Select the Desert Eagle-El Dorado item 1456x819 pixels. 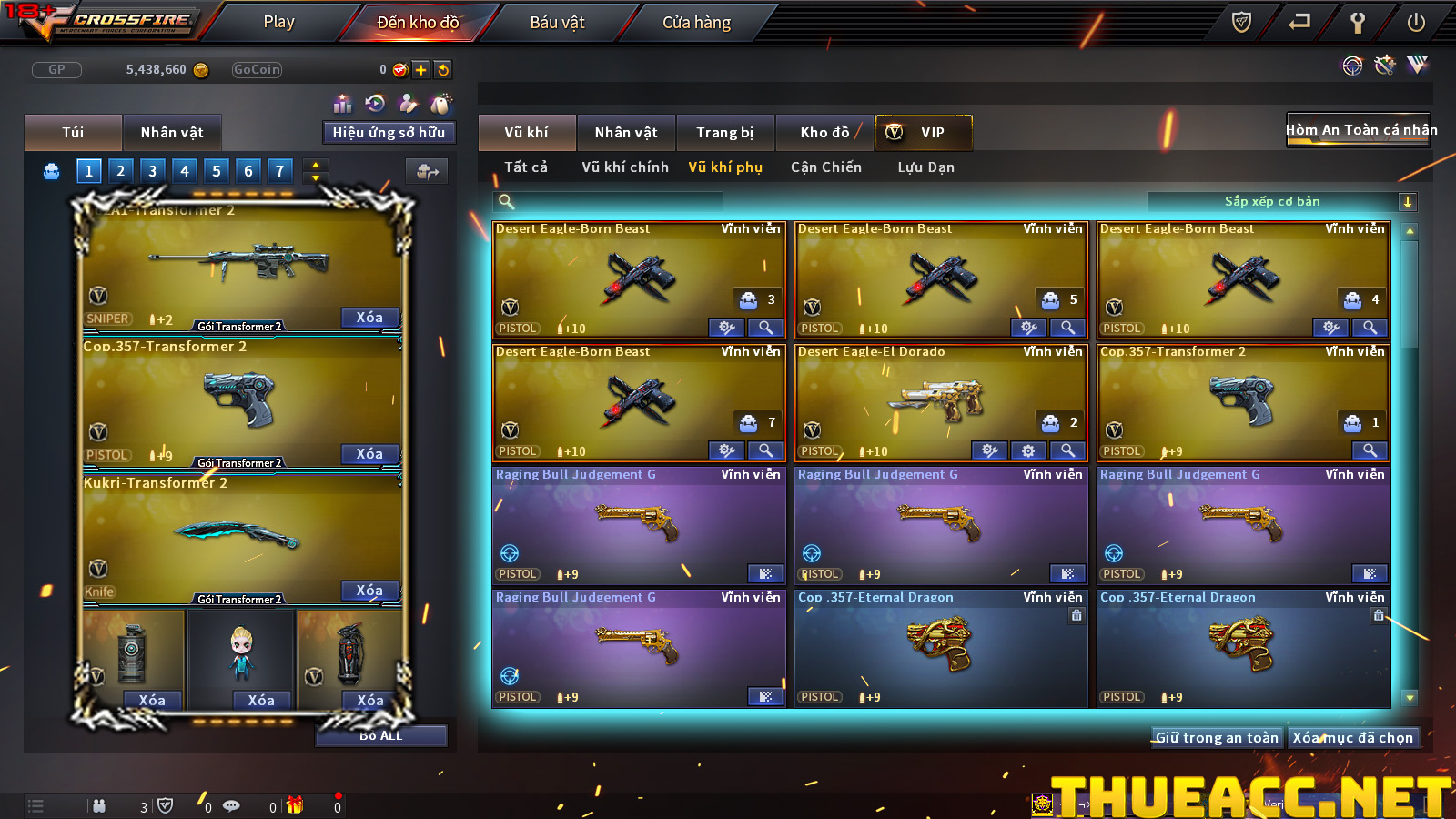(x=941, y=402)
